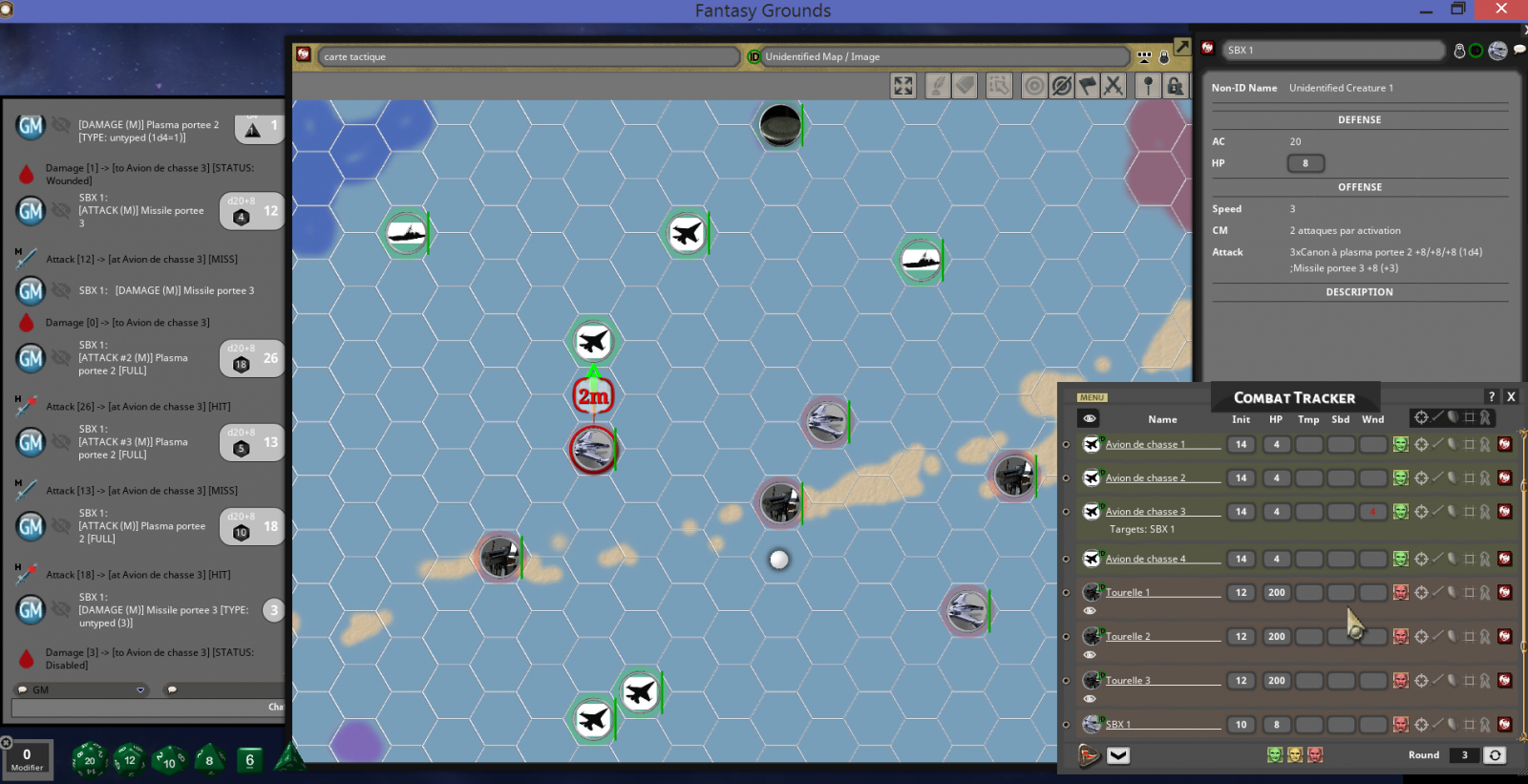Toggle the friend-or-foe face for Tourelle 1
Image resolution: width=1528 pixels, height=784 pixels.
[1401, 592]
